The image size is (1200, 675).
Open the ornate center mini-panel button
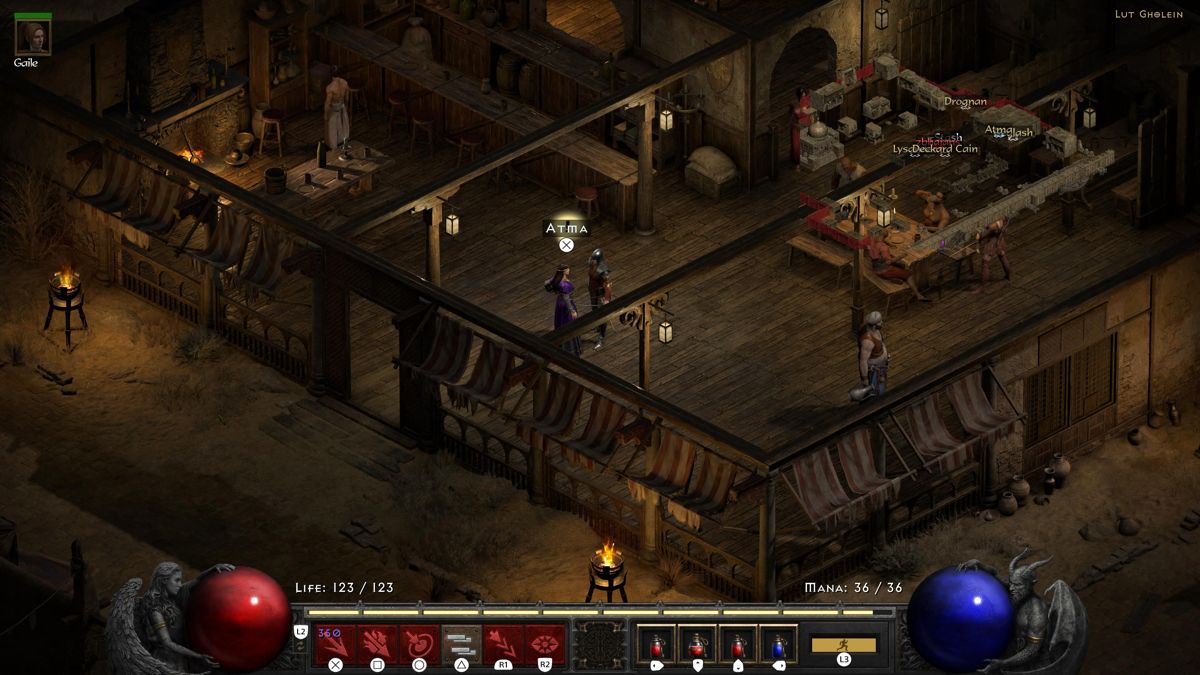tap(600, 645)
